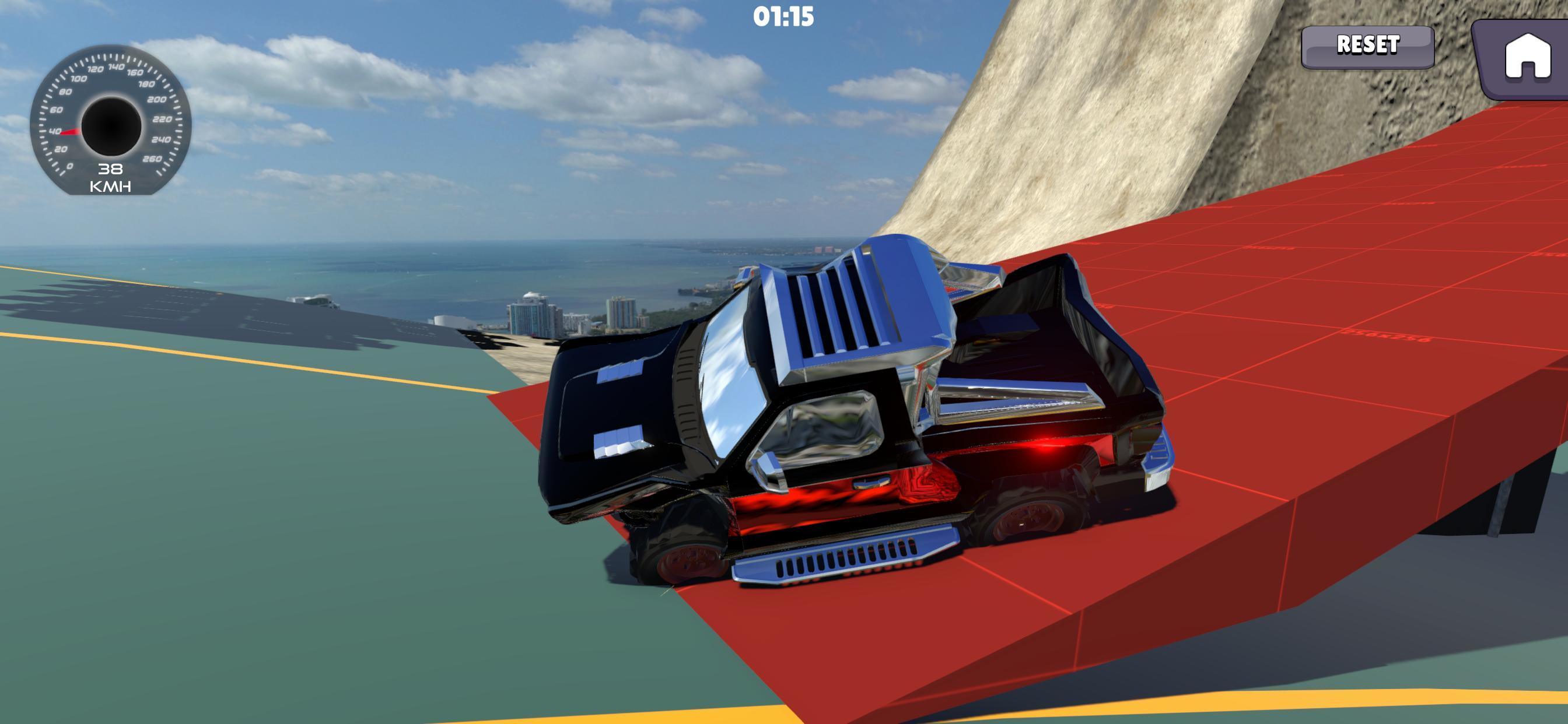Click the 0 mark on the speedometer dial
The width and height of the screenshot is (1568, 724).
(x=69, y=167)
